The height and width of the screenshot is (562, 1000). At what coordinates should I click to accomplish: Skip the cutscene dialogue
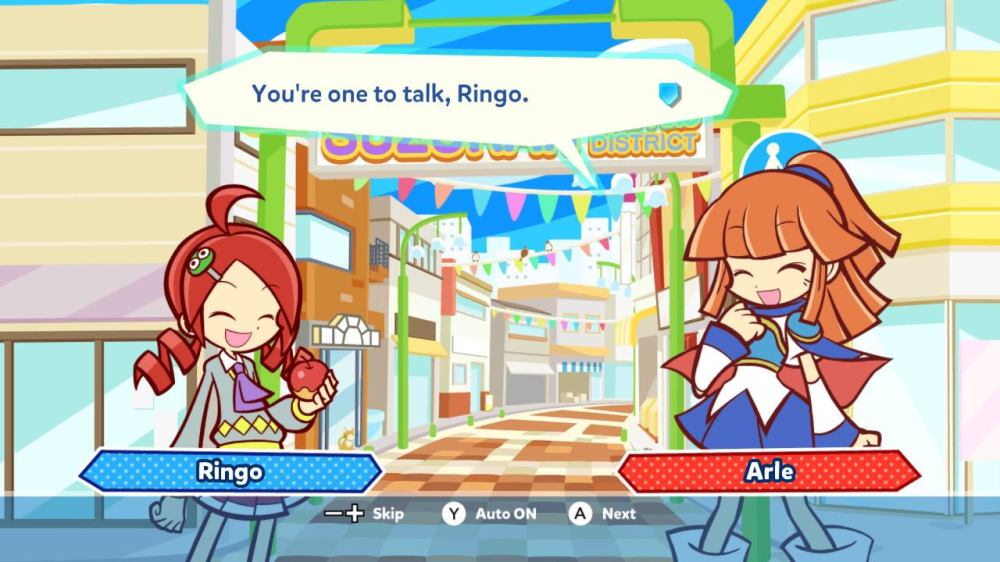pyautogui.click(x=366, y=513)
